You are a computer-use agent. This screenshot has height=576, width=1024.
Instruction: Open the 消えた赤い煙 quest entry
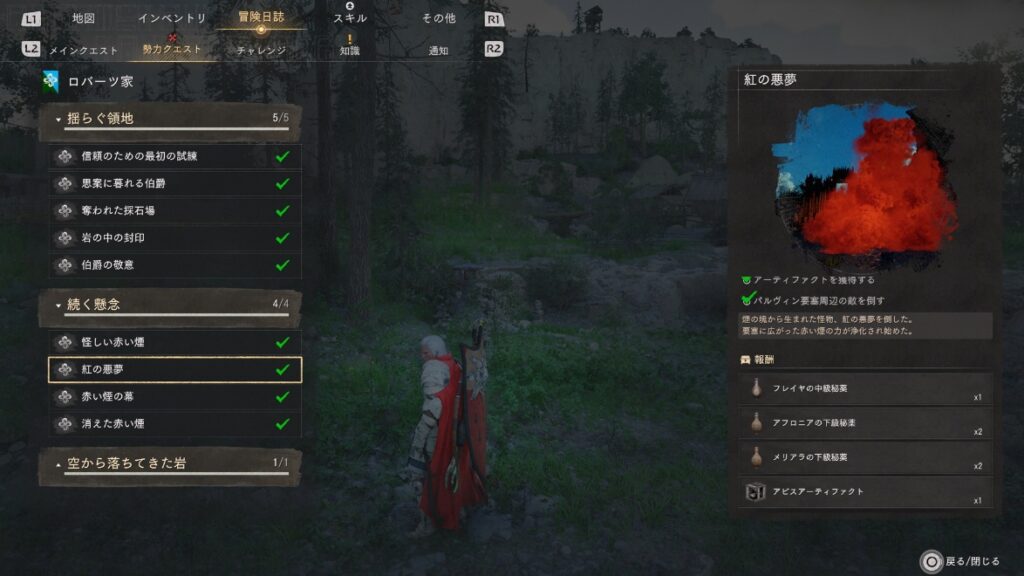pos(175,423)
